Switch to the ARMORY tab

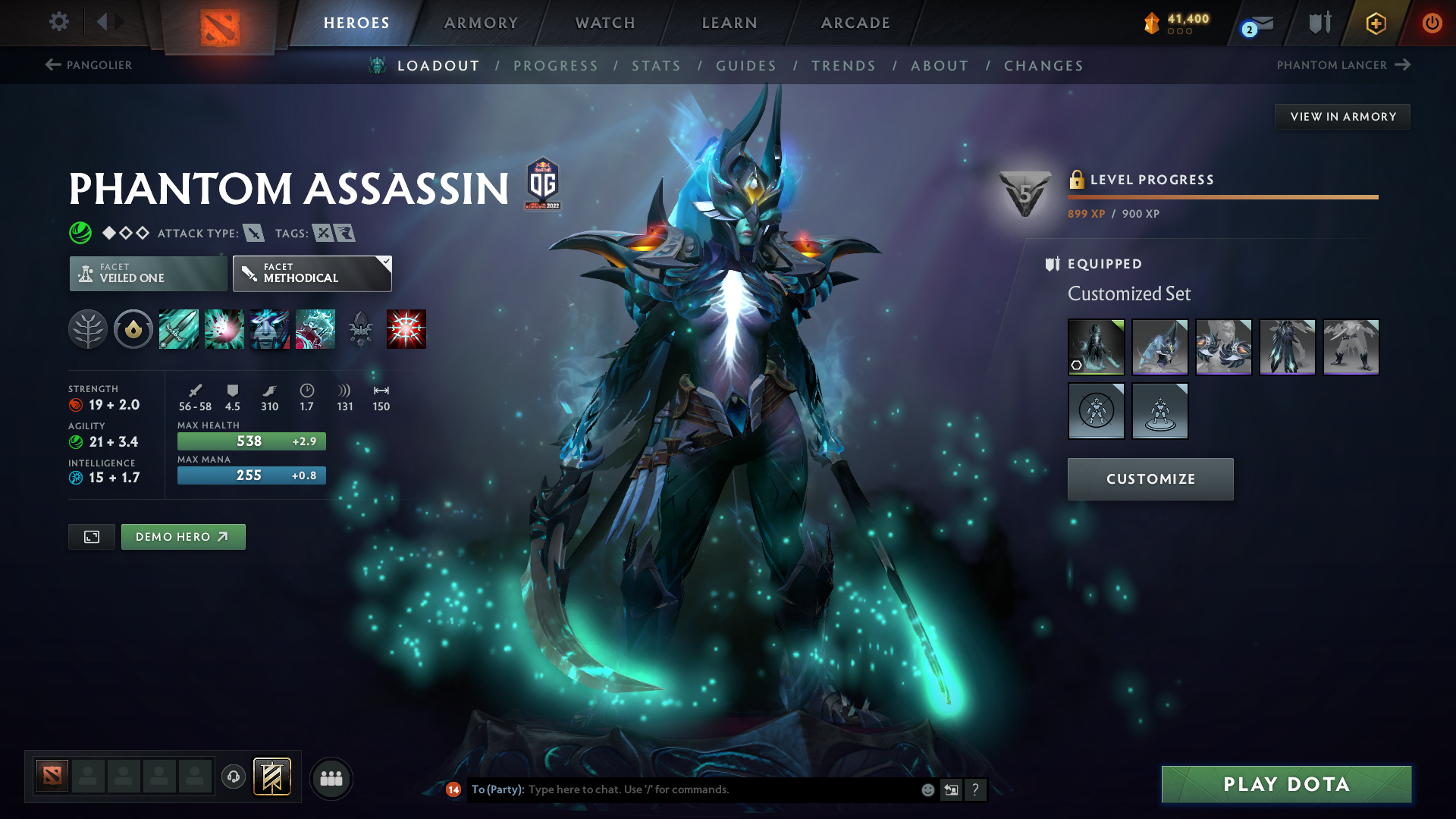(x=481, y=23)
